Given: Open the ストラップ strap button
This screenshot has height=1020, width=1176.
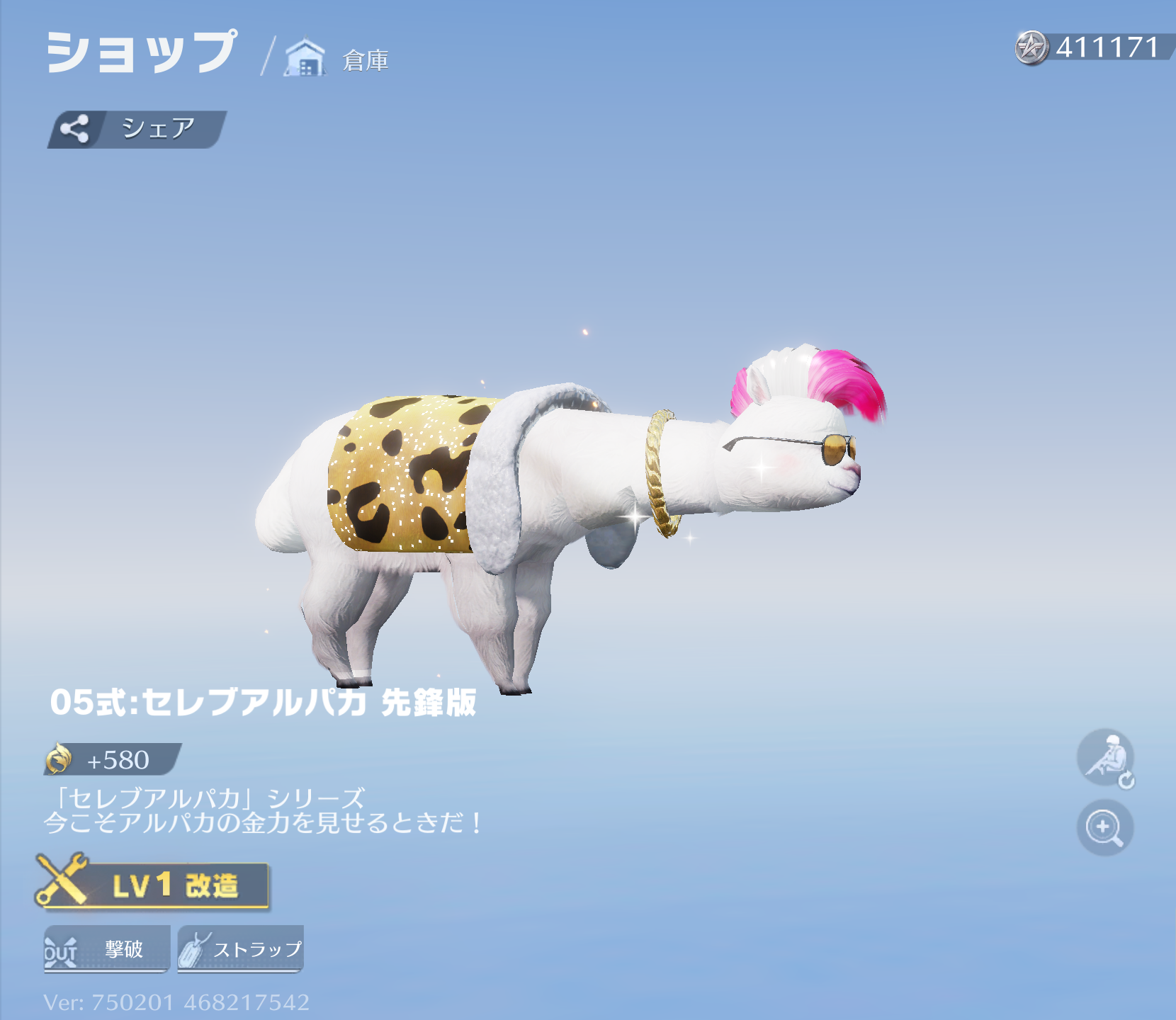Looking at the screenshot, I should pos(241,948).
